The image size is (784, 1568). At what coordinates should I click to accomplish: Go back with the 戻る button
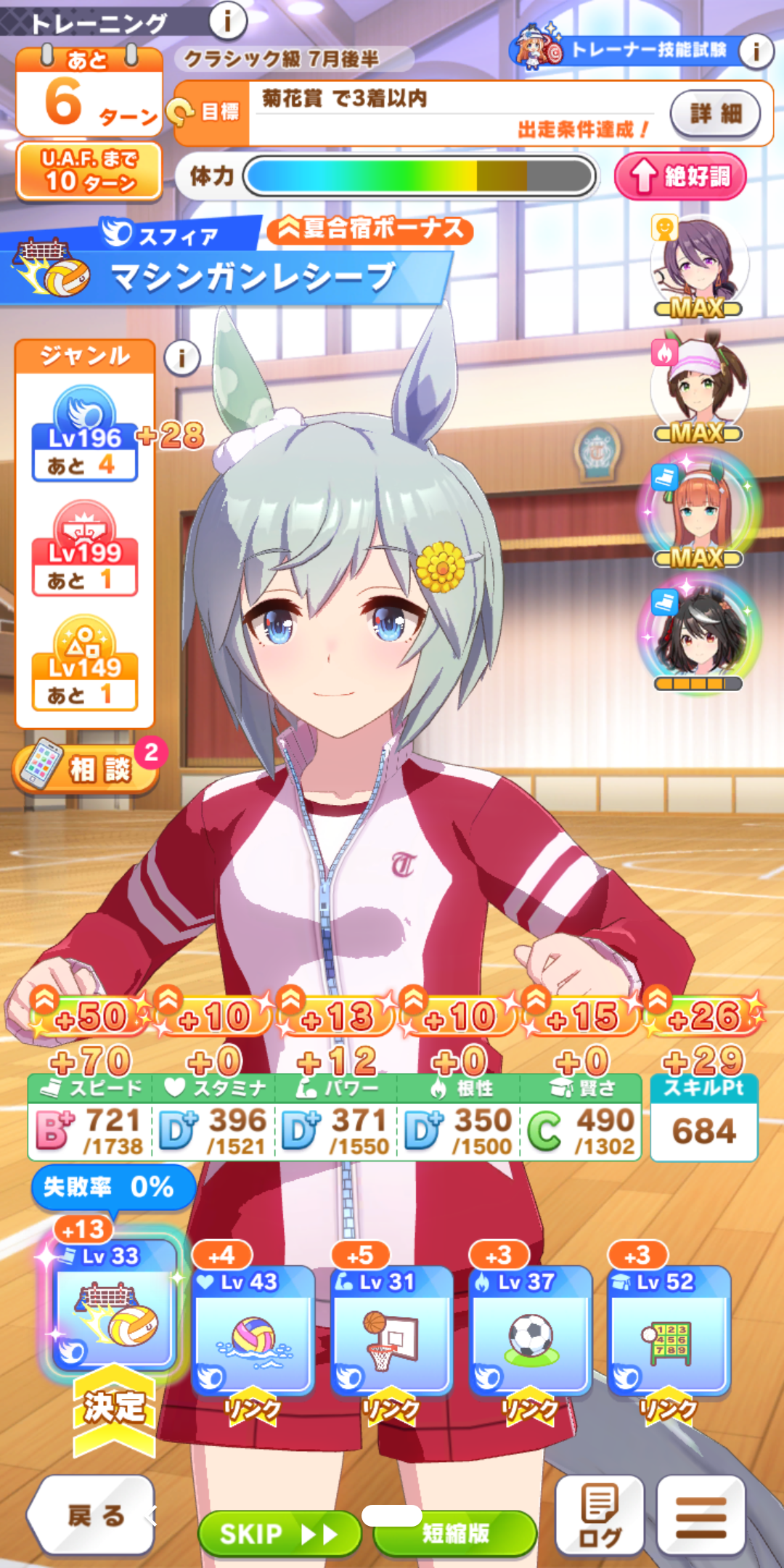tap(93, 1515)
